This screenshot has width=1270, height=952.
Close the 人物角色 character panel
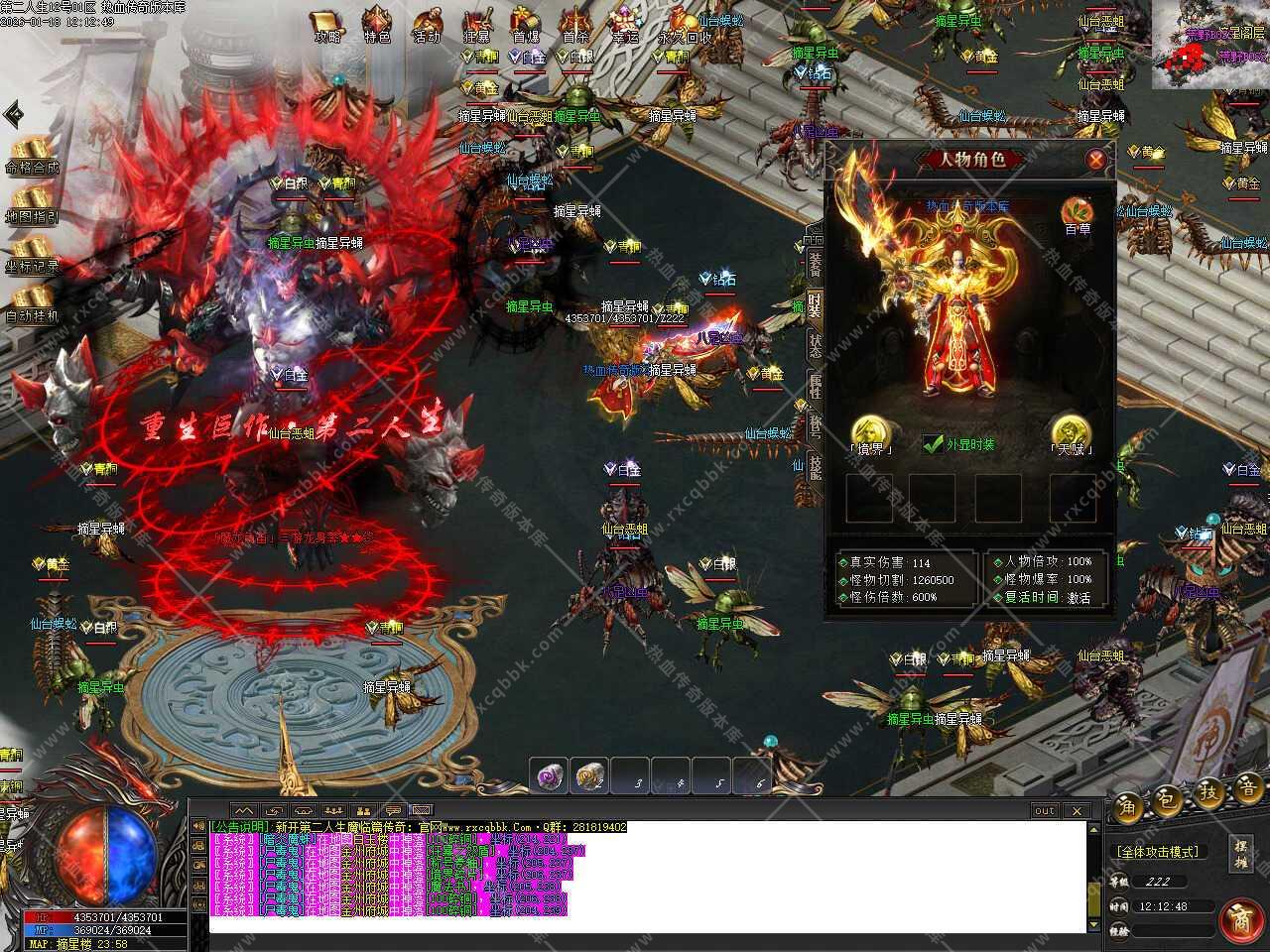pyautogui.click(x=1095, y=159)
